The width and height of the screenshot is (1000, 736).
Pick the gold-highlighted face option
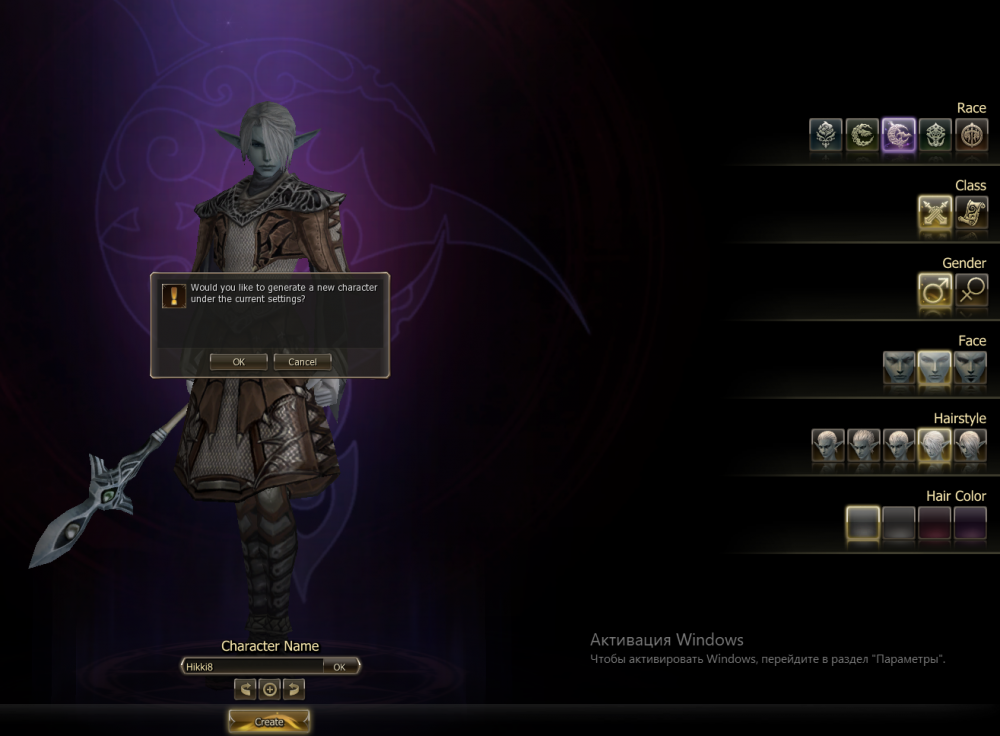point(935,368)
